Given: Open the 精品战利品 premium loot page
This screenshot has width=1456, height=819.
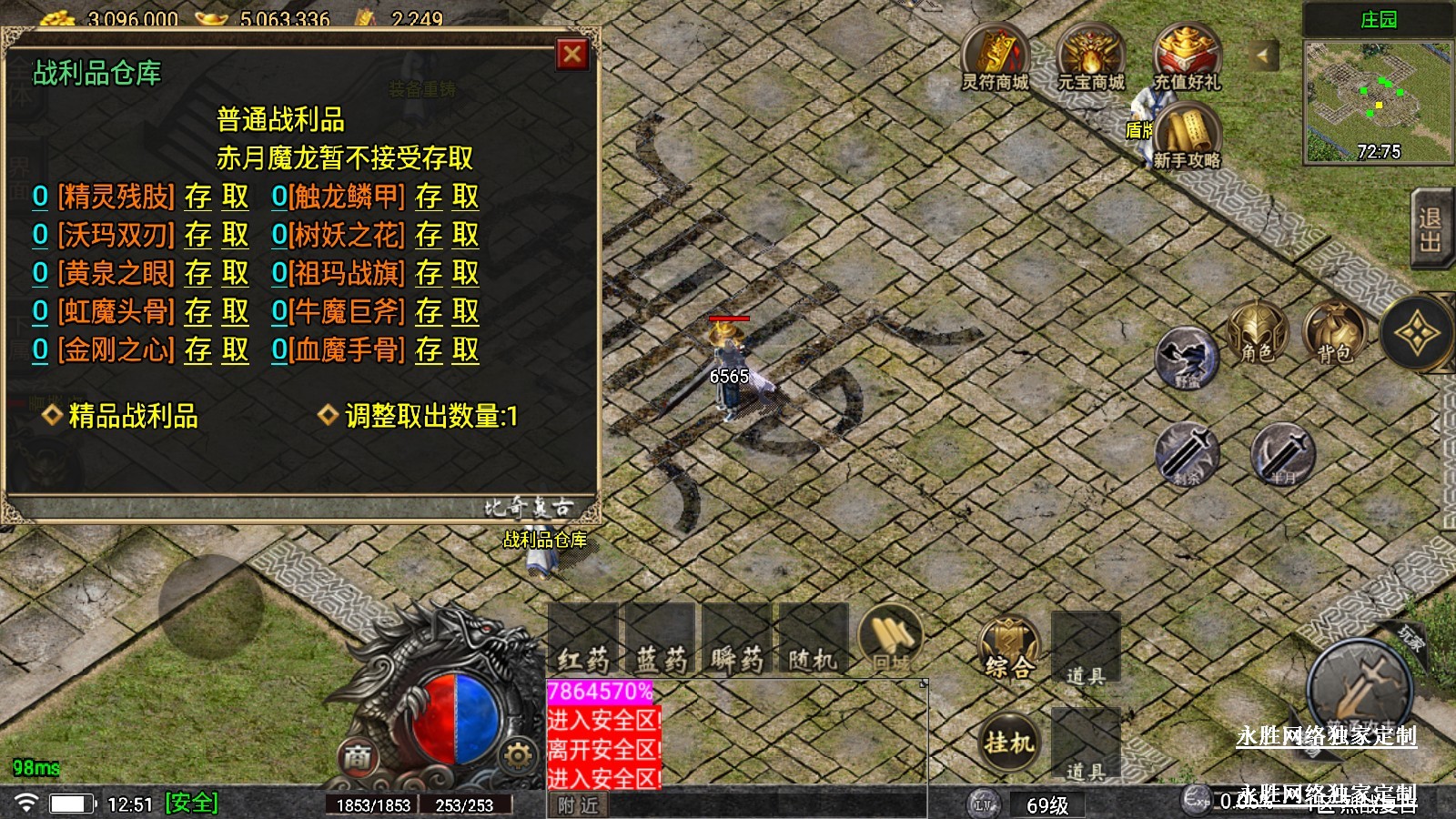Looking at the screenshot, I should [132, 416].
